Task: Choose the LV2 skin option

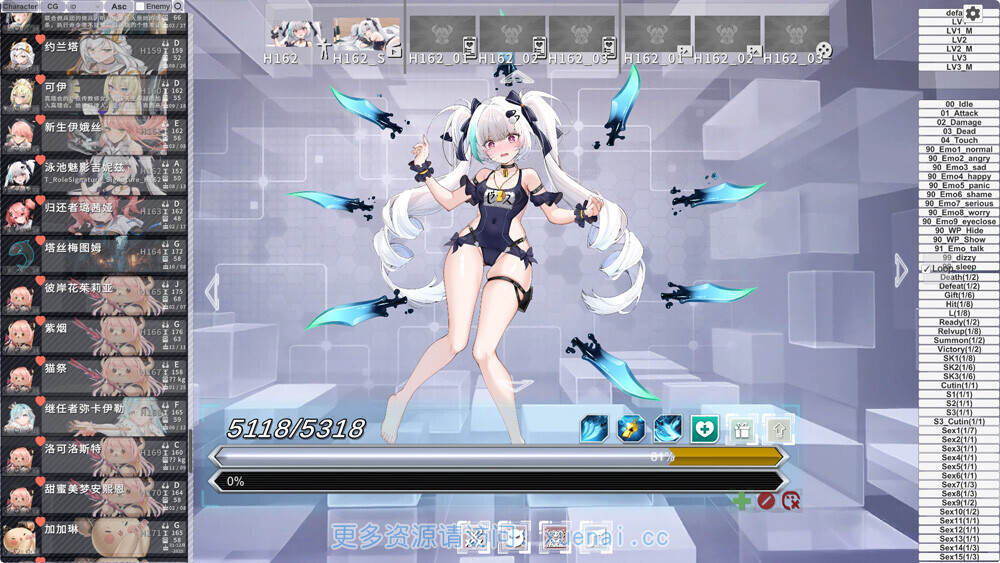Action: pos(959,40)
